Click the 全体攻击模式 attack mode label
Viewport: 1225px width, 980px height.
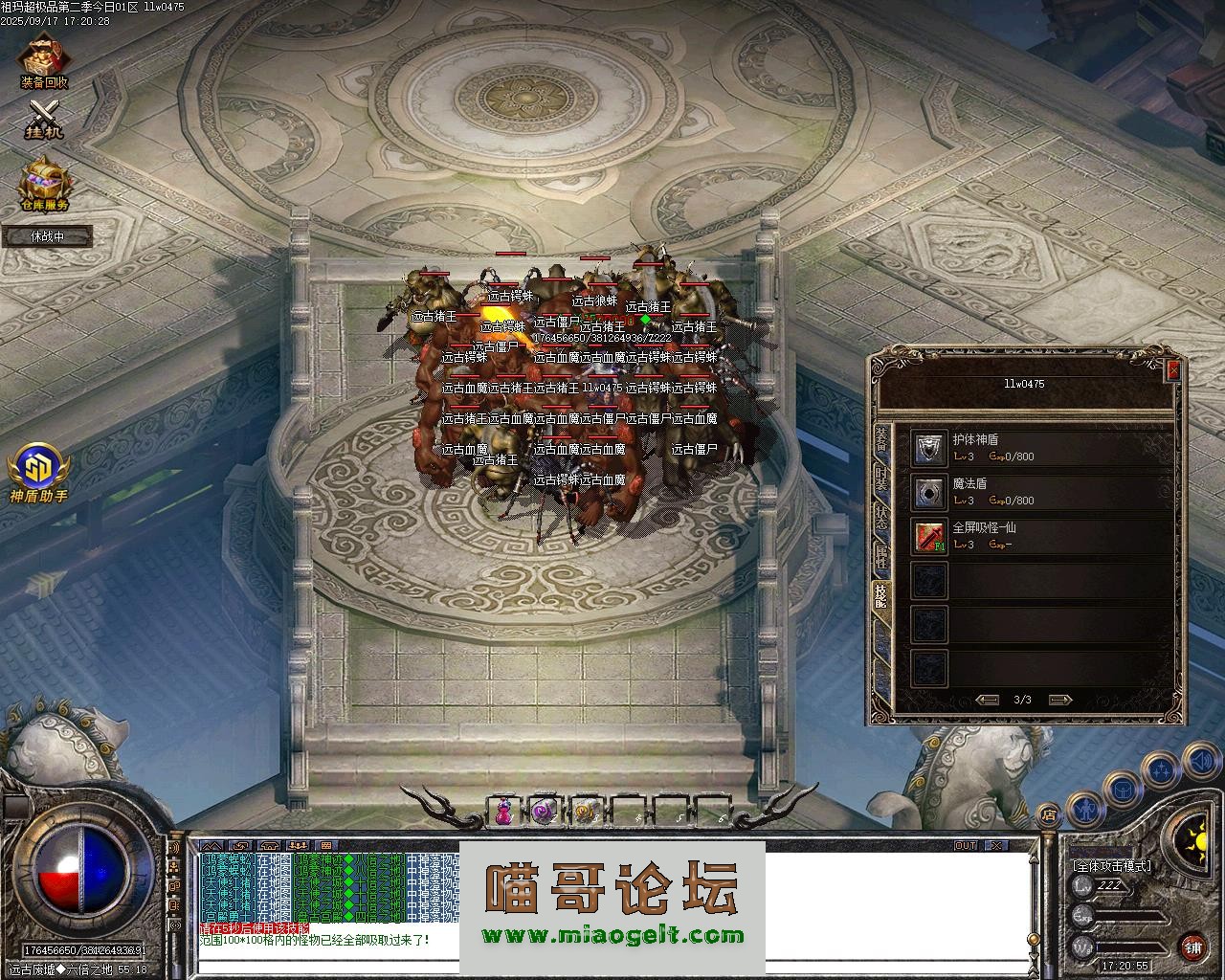point(1112,865)
